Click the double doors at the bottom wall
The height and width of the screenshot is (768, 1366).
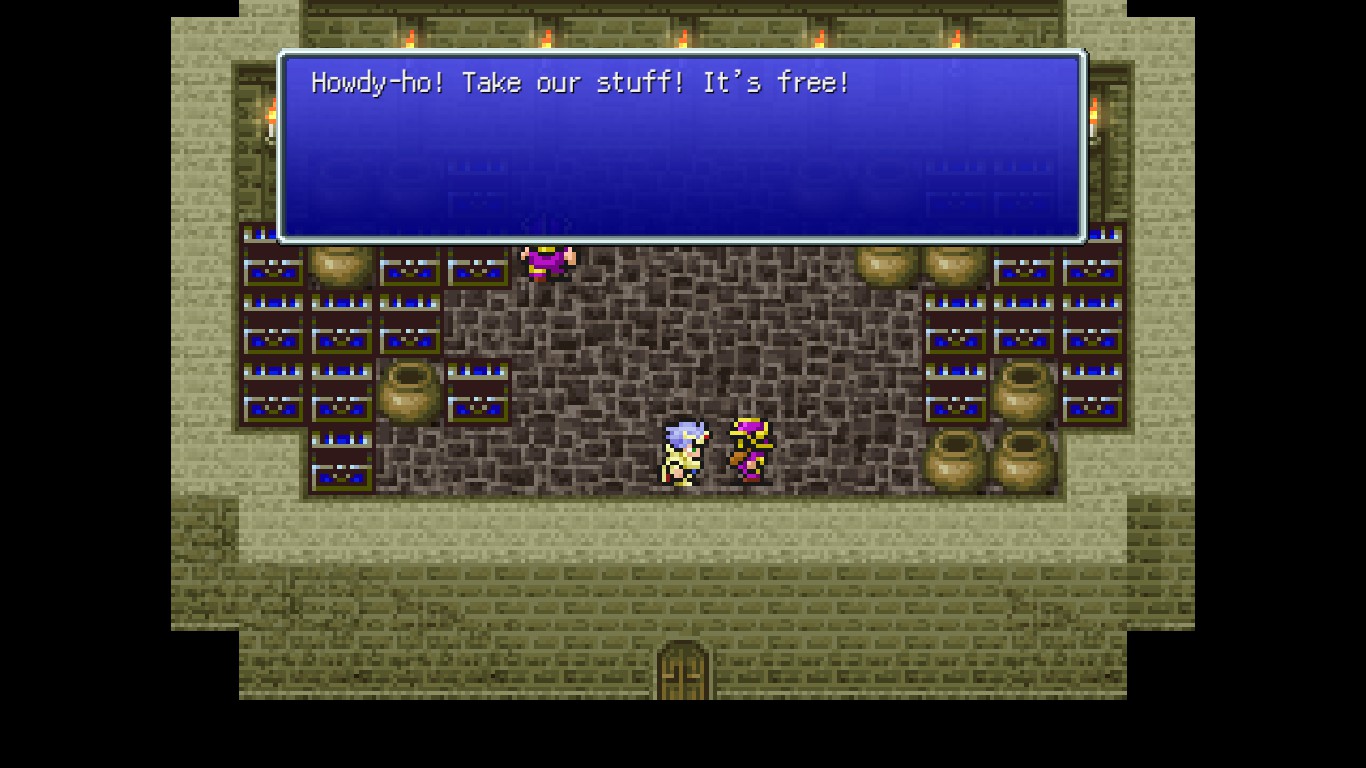point(683,668)
